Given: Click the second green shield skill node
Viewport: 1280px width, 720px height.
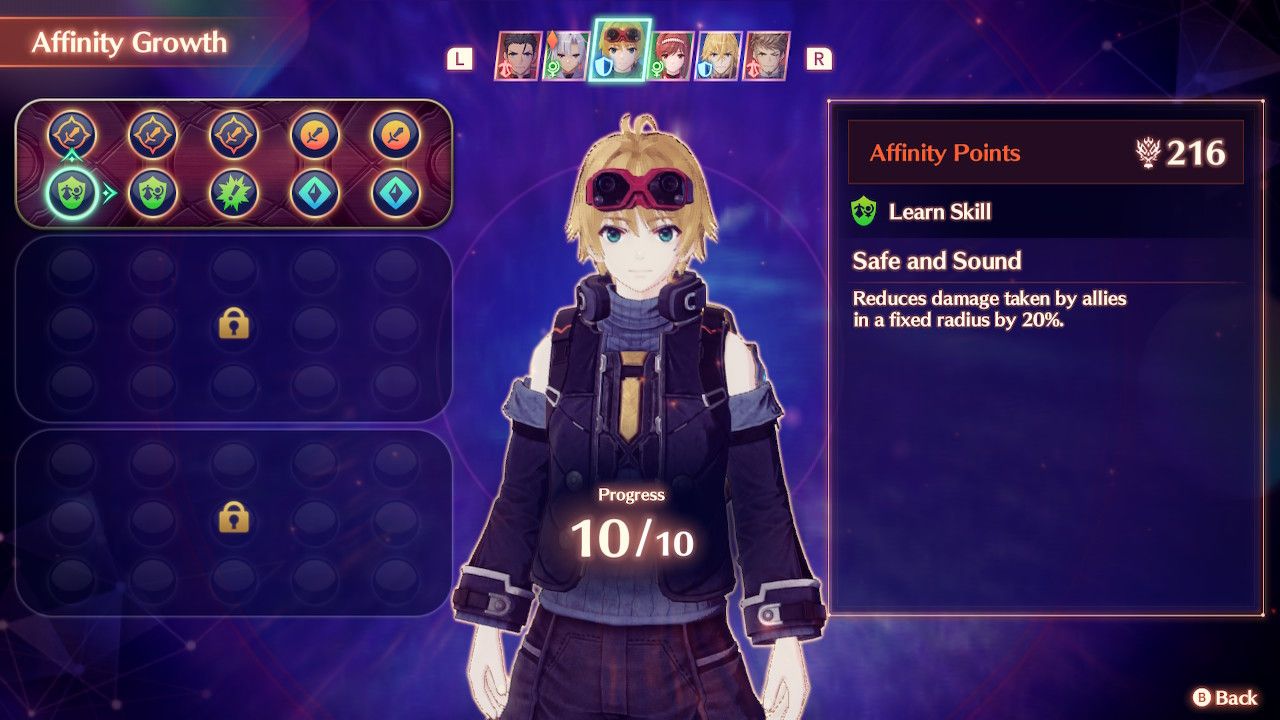Looking at the screenshot, I should [154, 191].
